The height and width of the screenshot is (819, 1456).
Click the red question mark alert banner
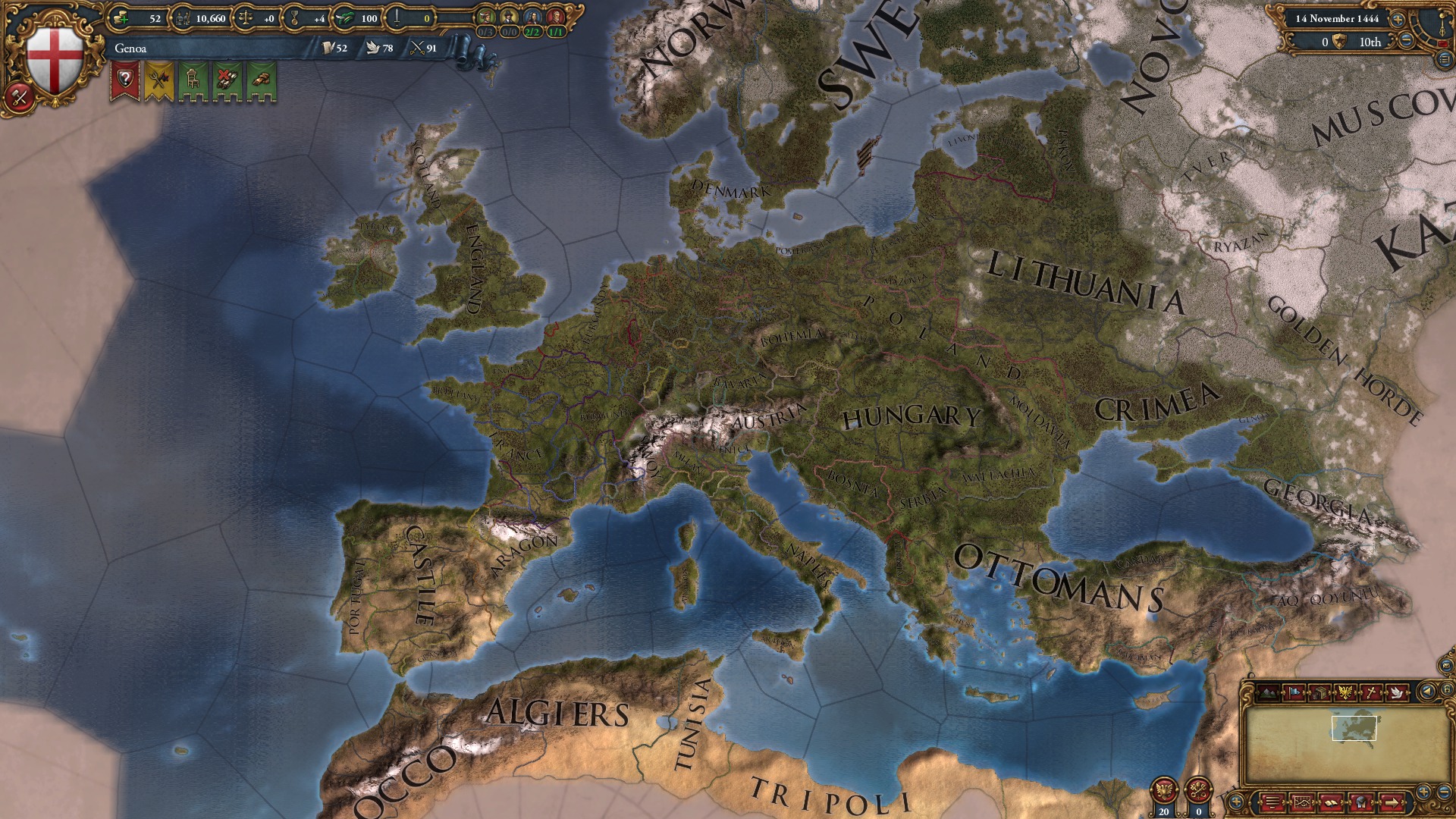tap(125, 78)
